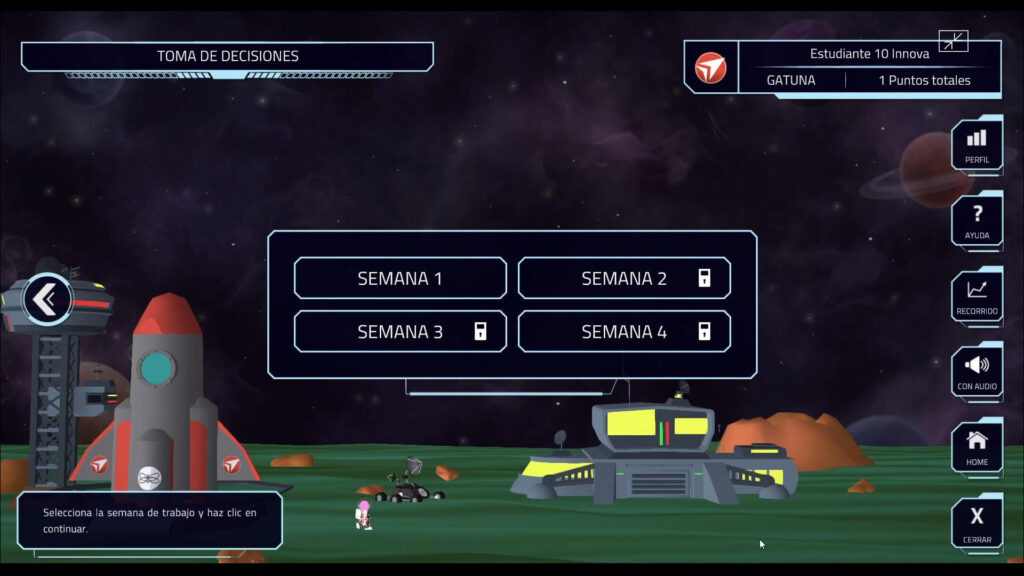Choose the locked Semana 2 button
Image resolution: width=1024 pixels, height=576 pixels.
pyautogui.click(x=624, y=278)
